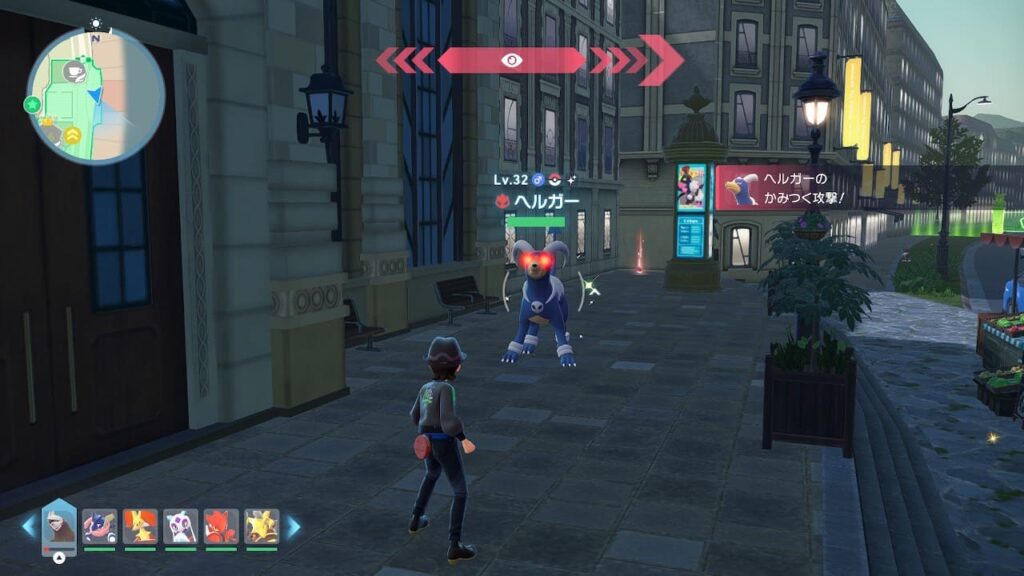Select the yellow double-chevron marker on the minimap
The image size is (1024, 576).
tap(74, 134)
